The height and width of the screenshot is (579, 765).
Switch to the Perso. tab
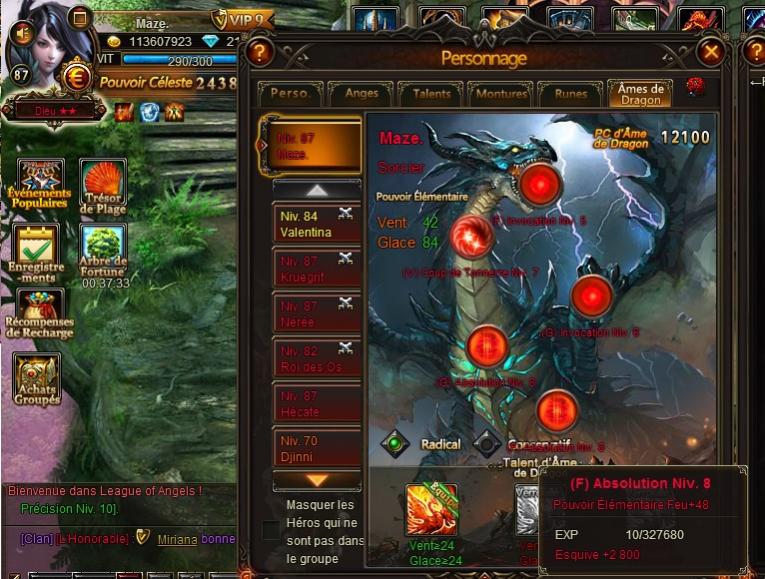pyautogui.click(x=290, y=94)
